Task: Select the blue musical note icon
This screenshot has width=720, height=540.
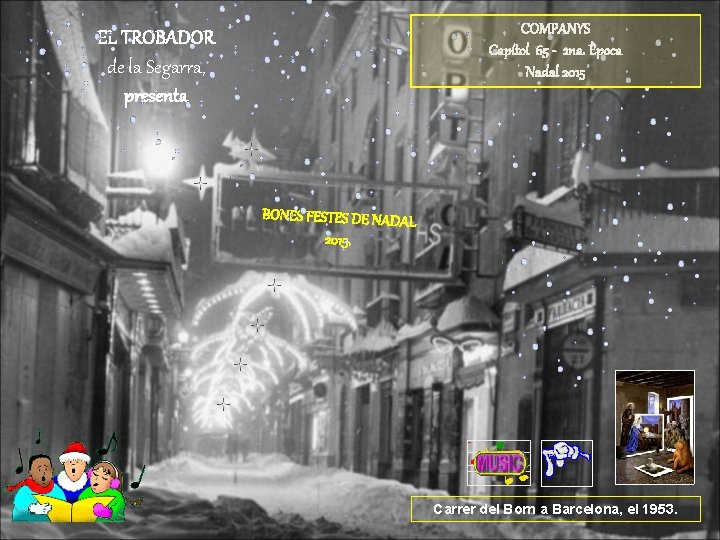Action: [566, 462]
